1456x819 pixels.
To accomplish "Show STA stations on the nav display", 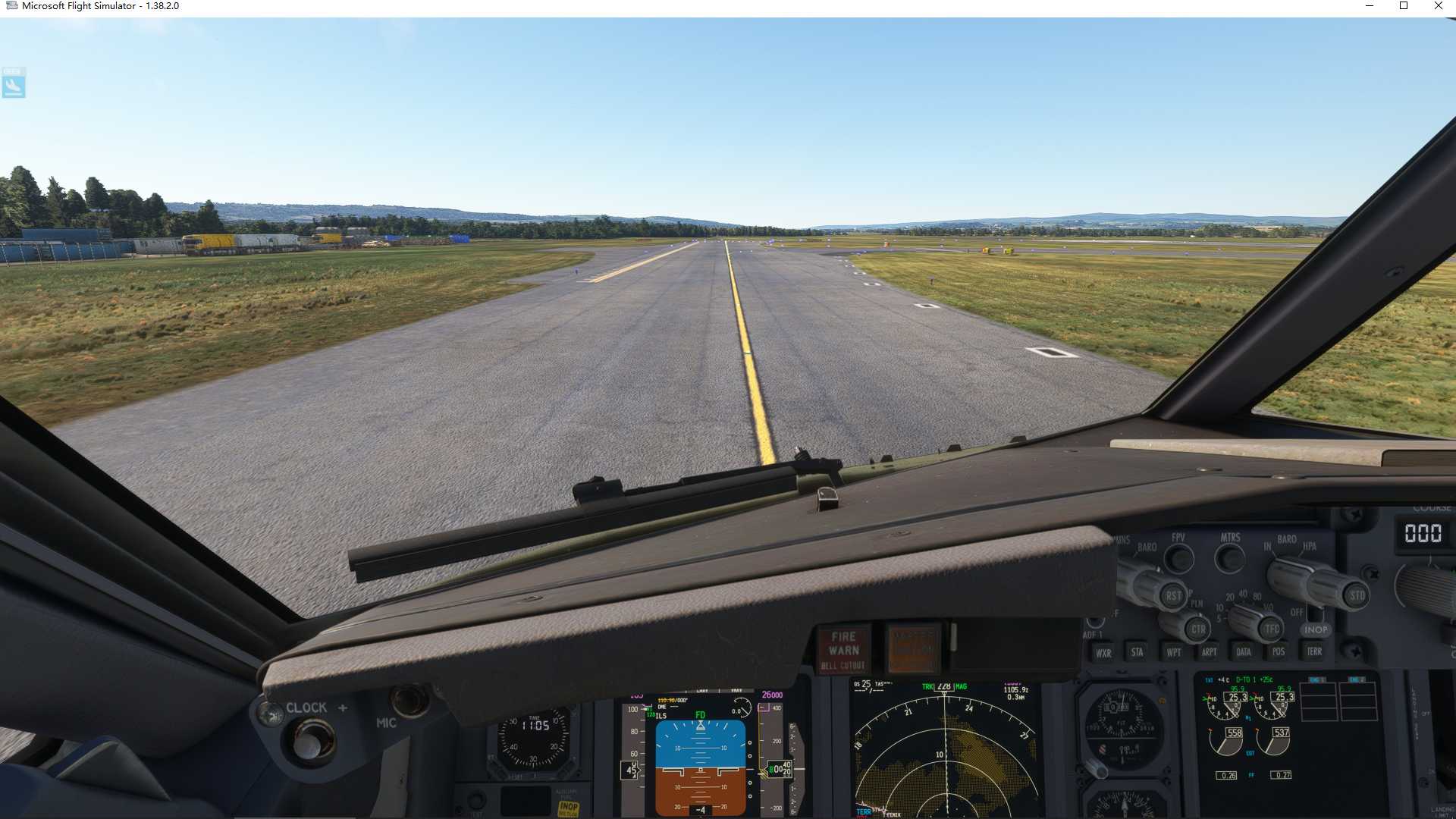I will coord(1138,653).
